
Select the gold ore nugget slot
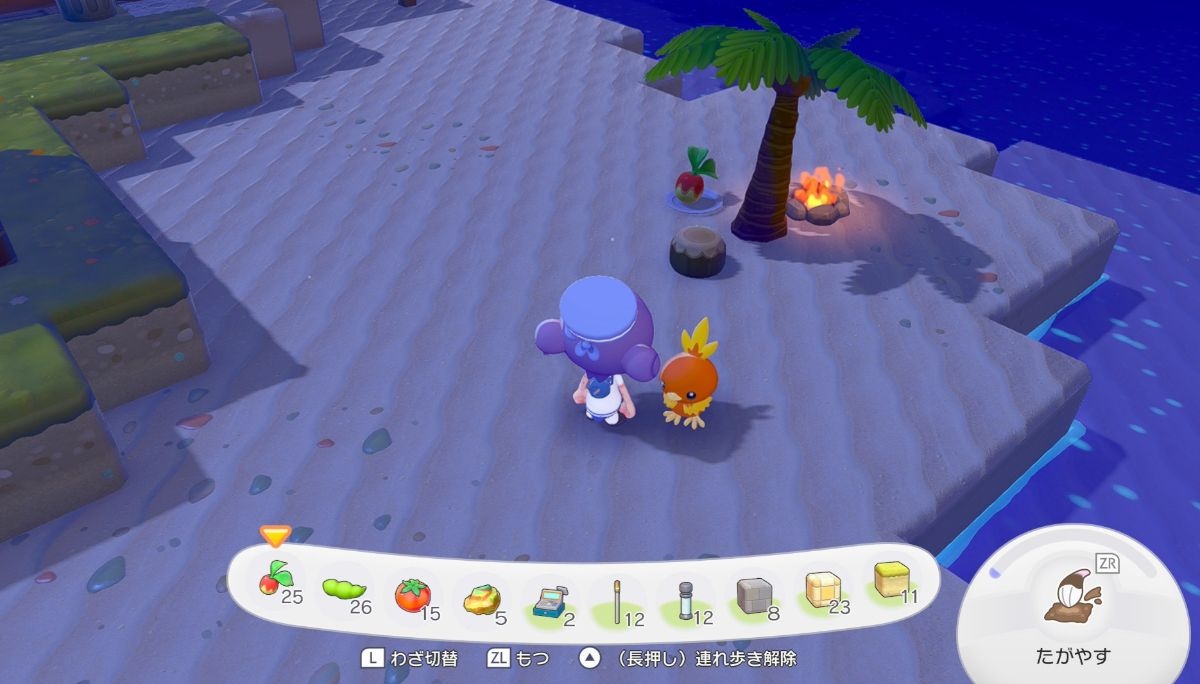pyautogui.click(x=482, y=600)
